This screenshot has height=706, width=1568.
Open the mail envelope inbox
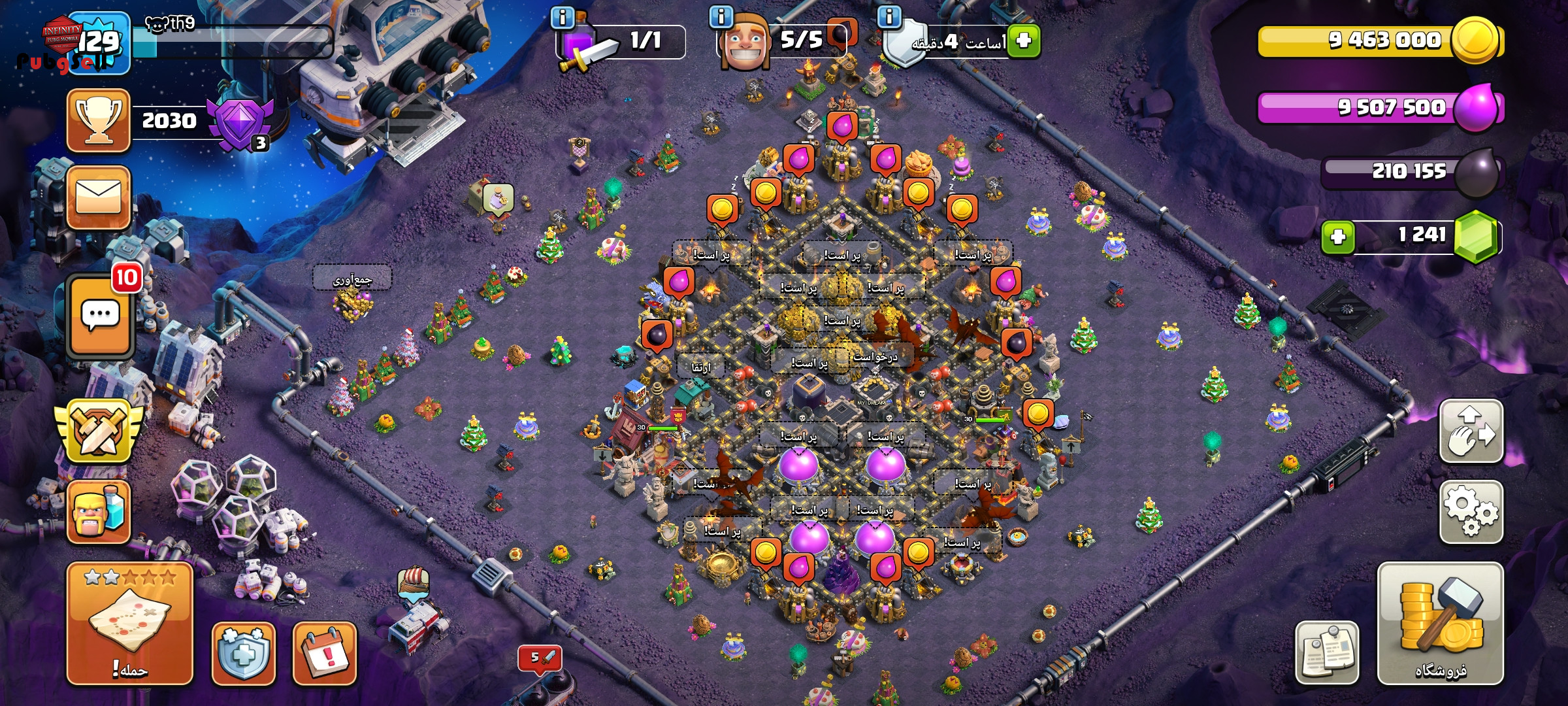coord(99,197)
